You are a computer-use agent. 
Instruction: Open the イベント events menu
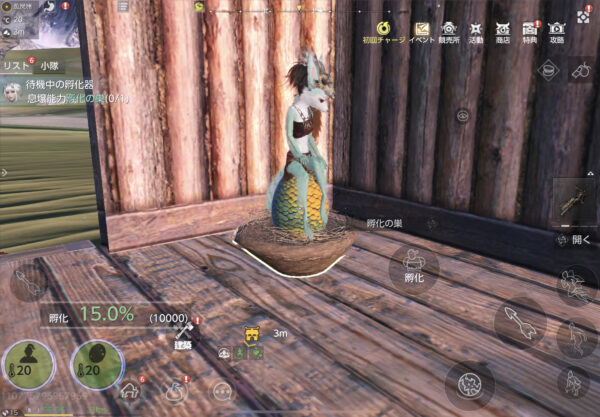click(x=421, y=31)
